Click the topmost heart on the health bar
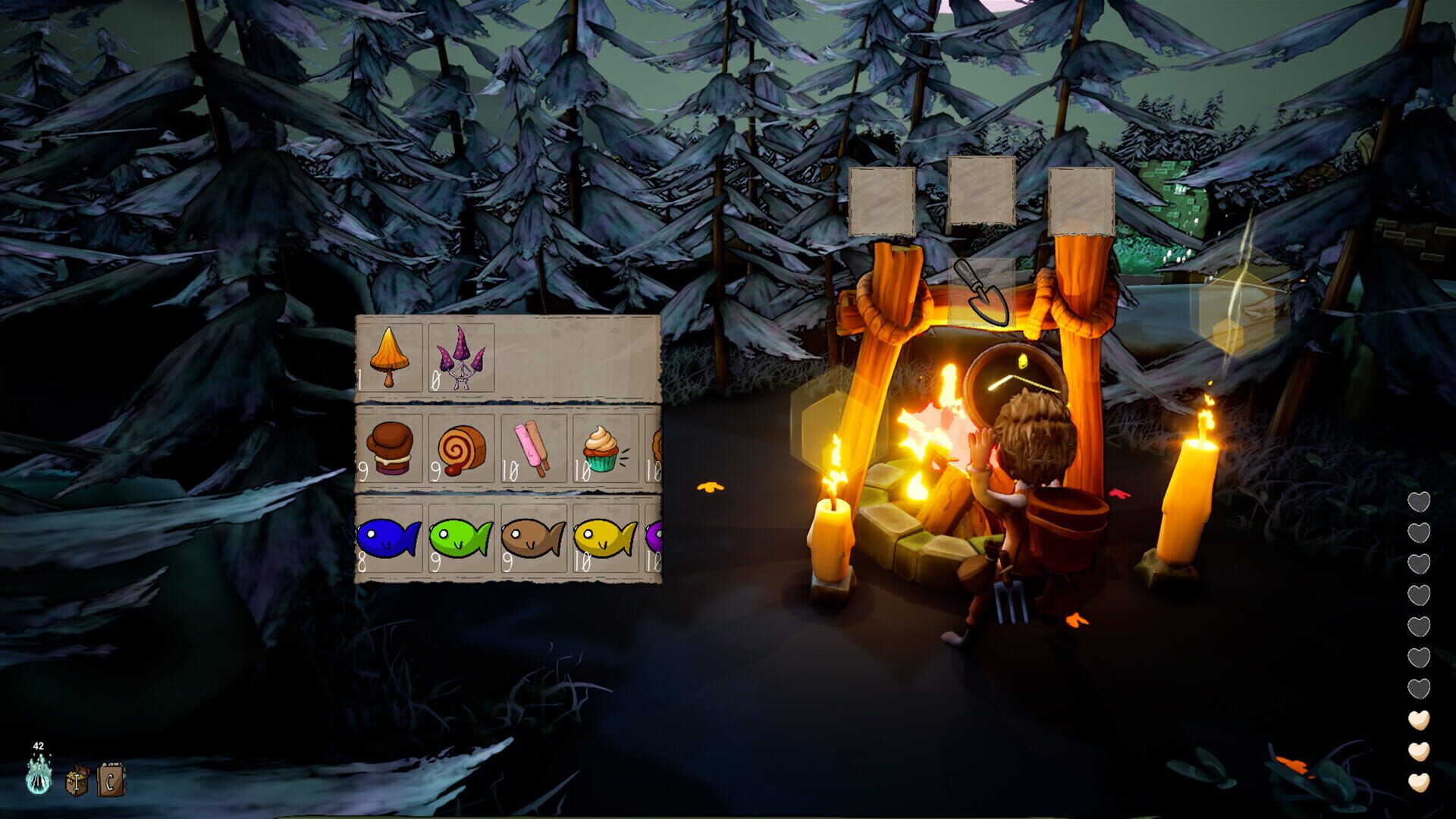1456x819 pixels. click(1420, 502)
